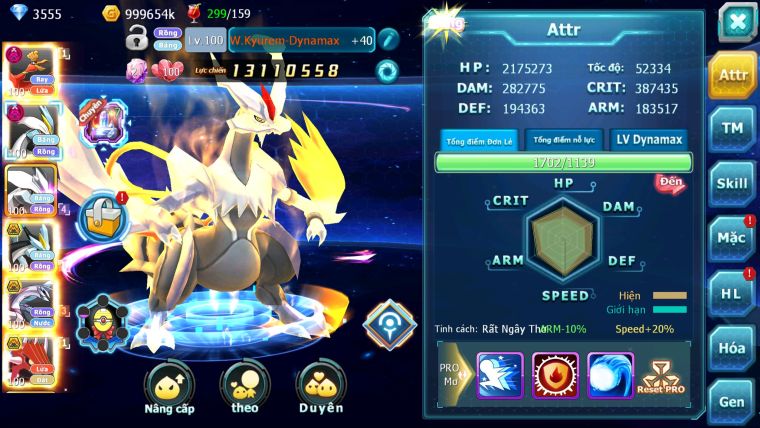Viewport: 760px width, 428px height.
Task: Click the theo follow button
Action: 245,387
